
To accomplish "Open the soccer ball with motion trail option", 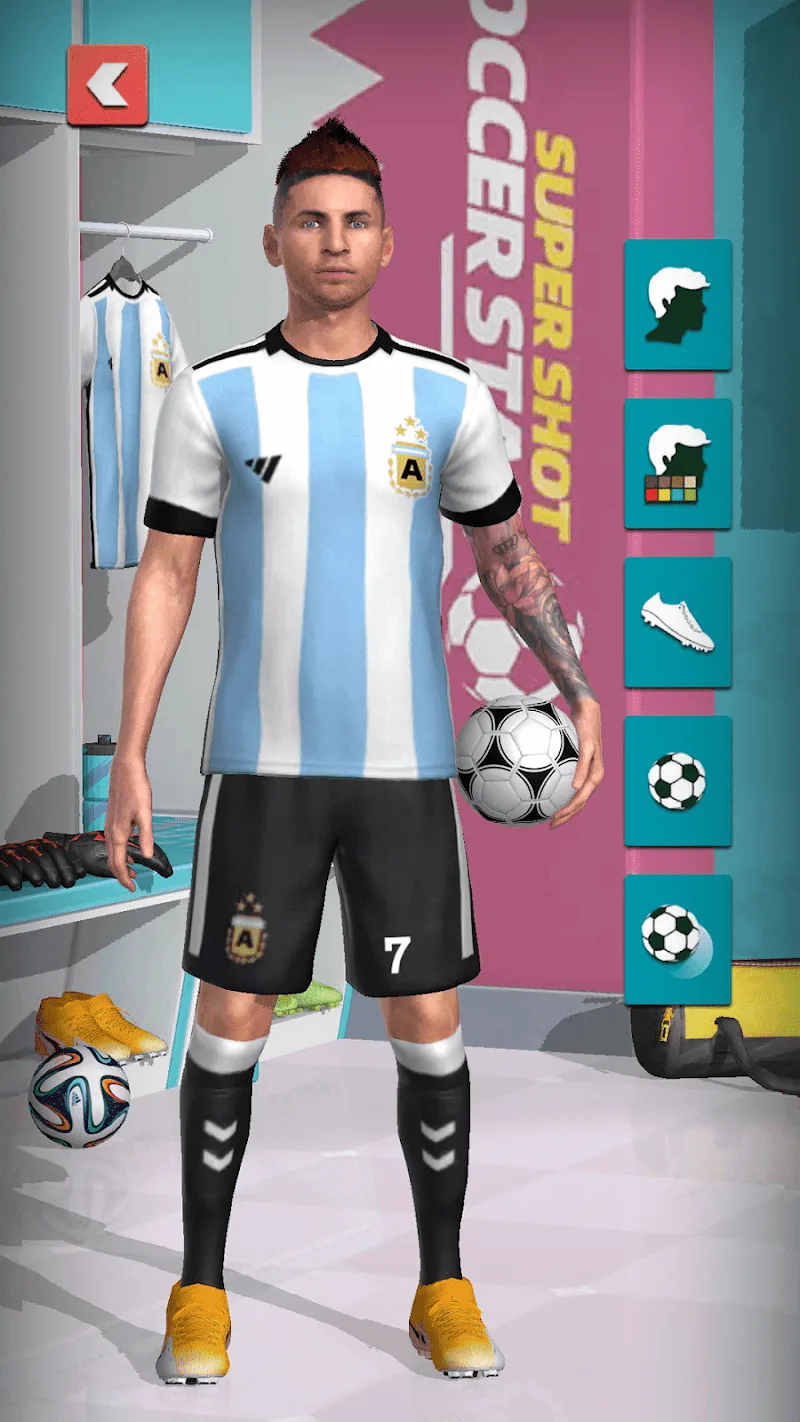I will (678, 939).
